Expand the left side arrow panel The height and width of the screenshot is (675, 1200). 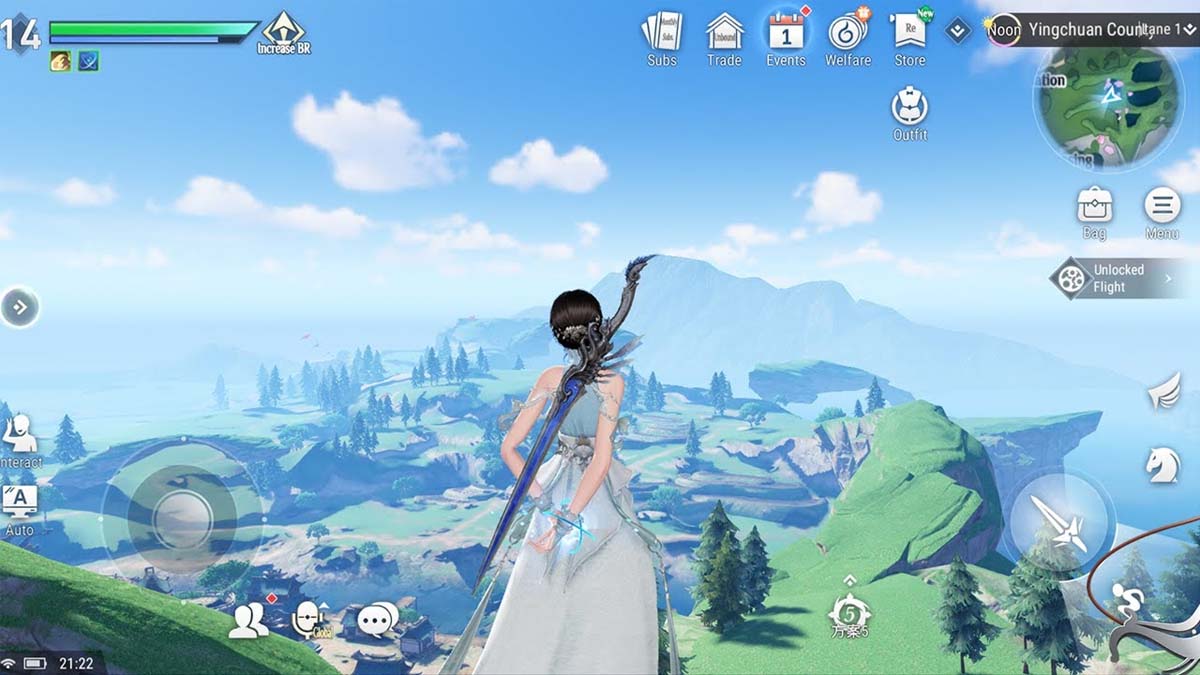pos(19,307)
